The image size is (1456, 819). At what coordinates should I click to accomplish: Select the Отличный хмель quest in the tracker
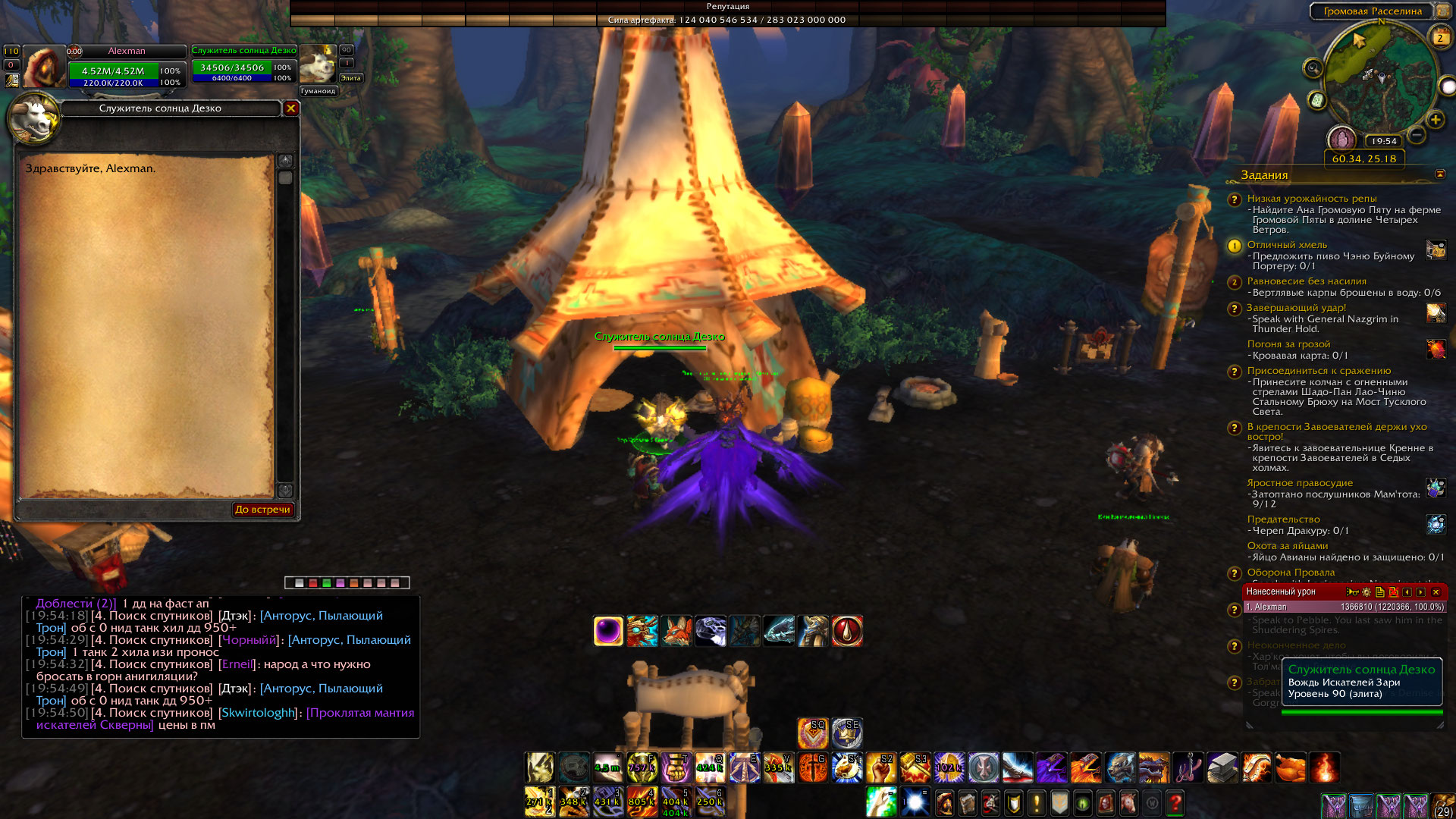1287,245
